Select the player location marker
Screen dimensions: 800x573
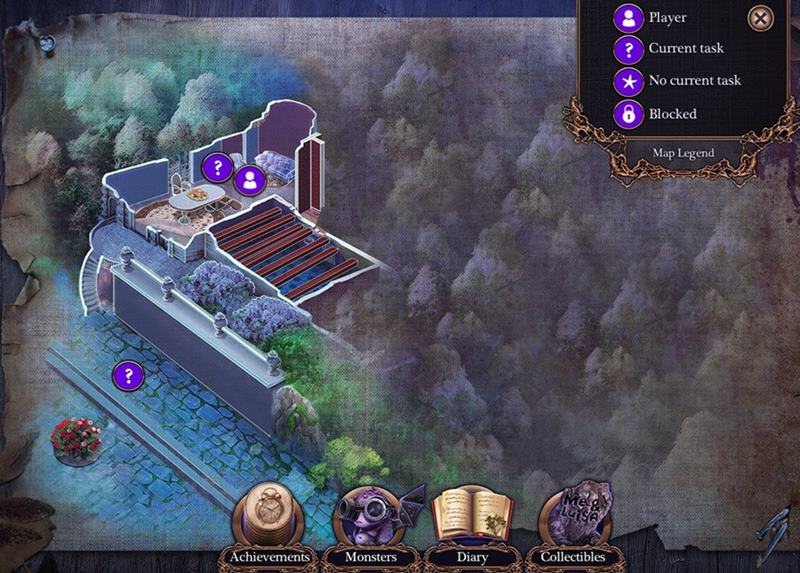[x=249, y=180]
